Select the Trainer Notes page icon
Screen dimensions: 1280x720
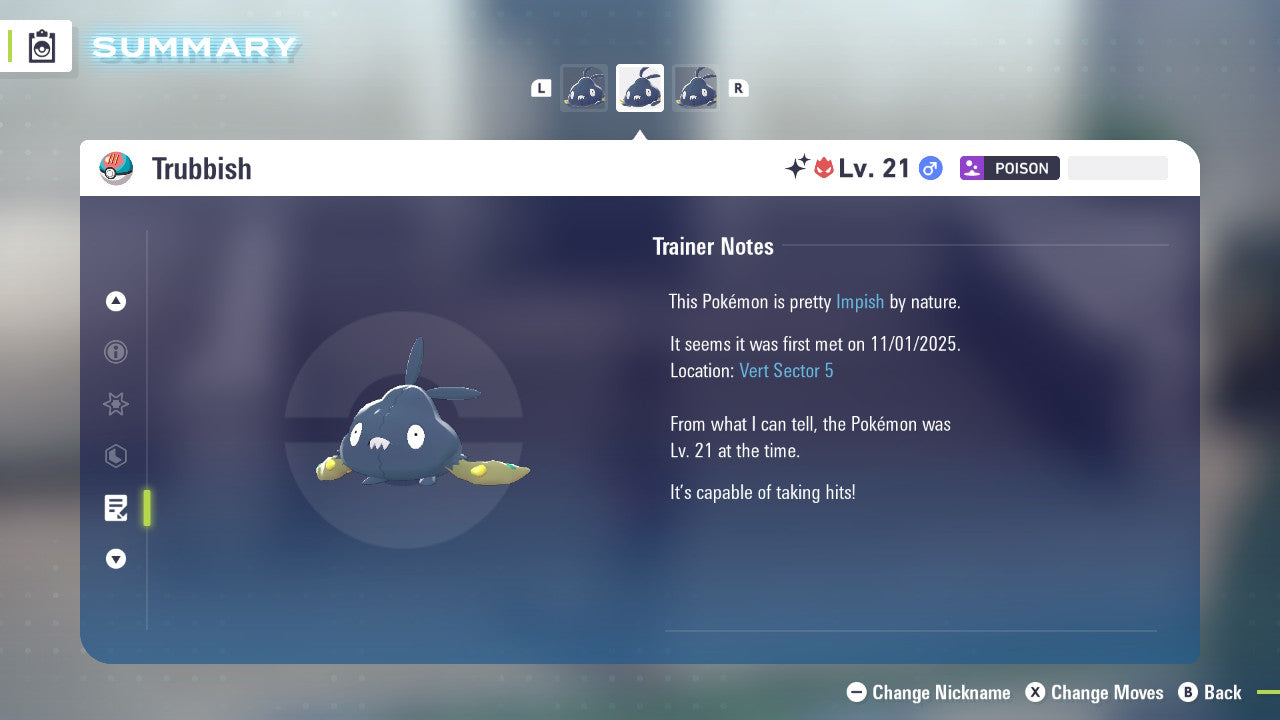116,508
